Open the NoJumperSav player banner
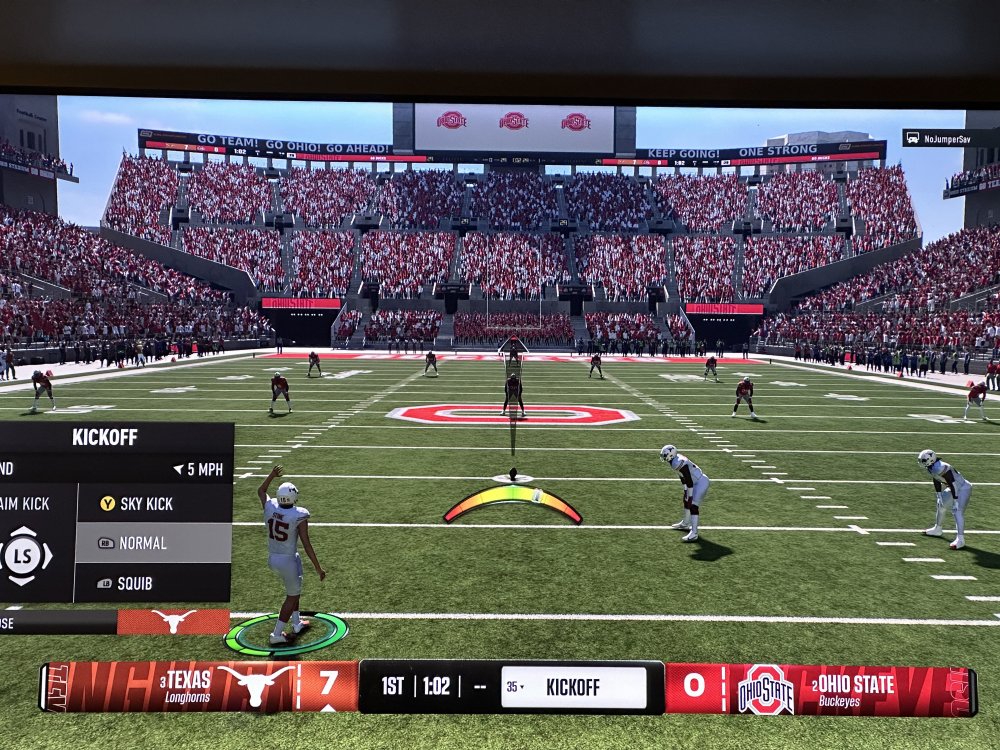1000x750 pixels. tap(950, 138)
